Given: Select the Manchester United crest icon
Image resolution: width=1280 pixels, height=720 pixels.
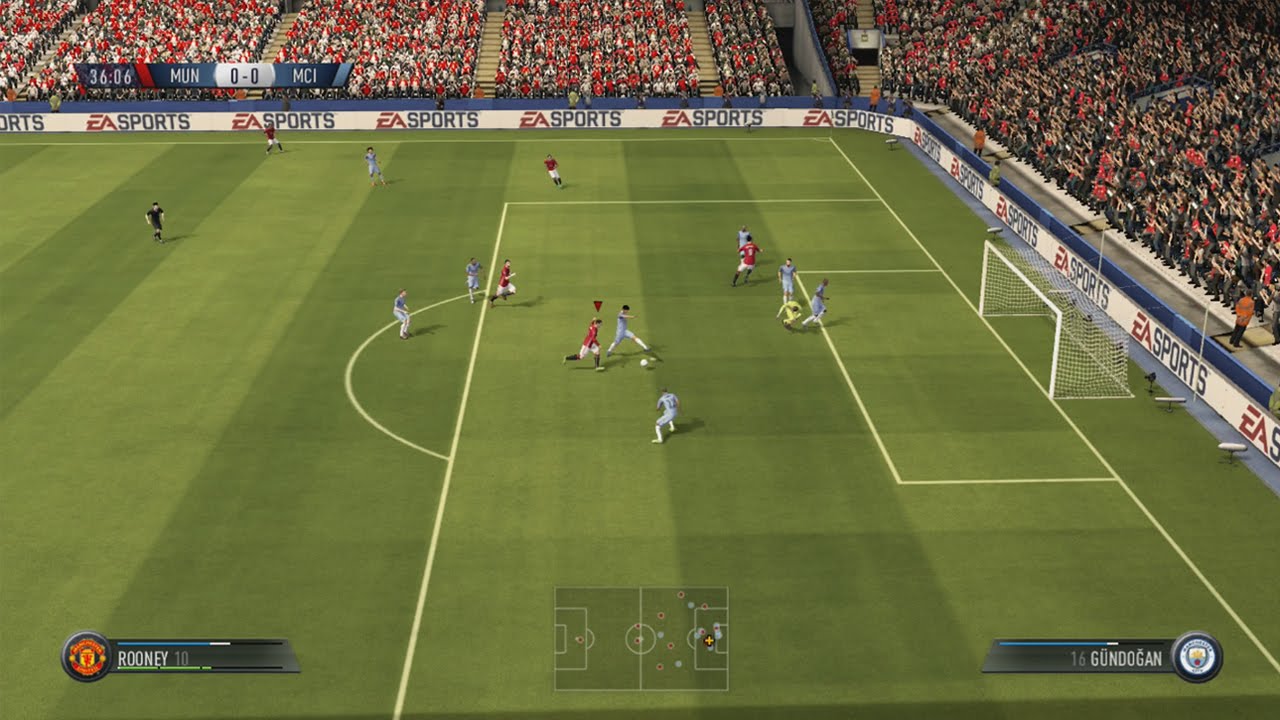Looking at the screenshot, I should (87, 657).
